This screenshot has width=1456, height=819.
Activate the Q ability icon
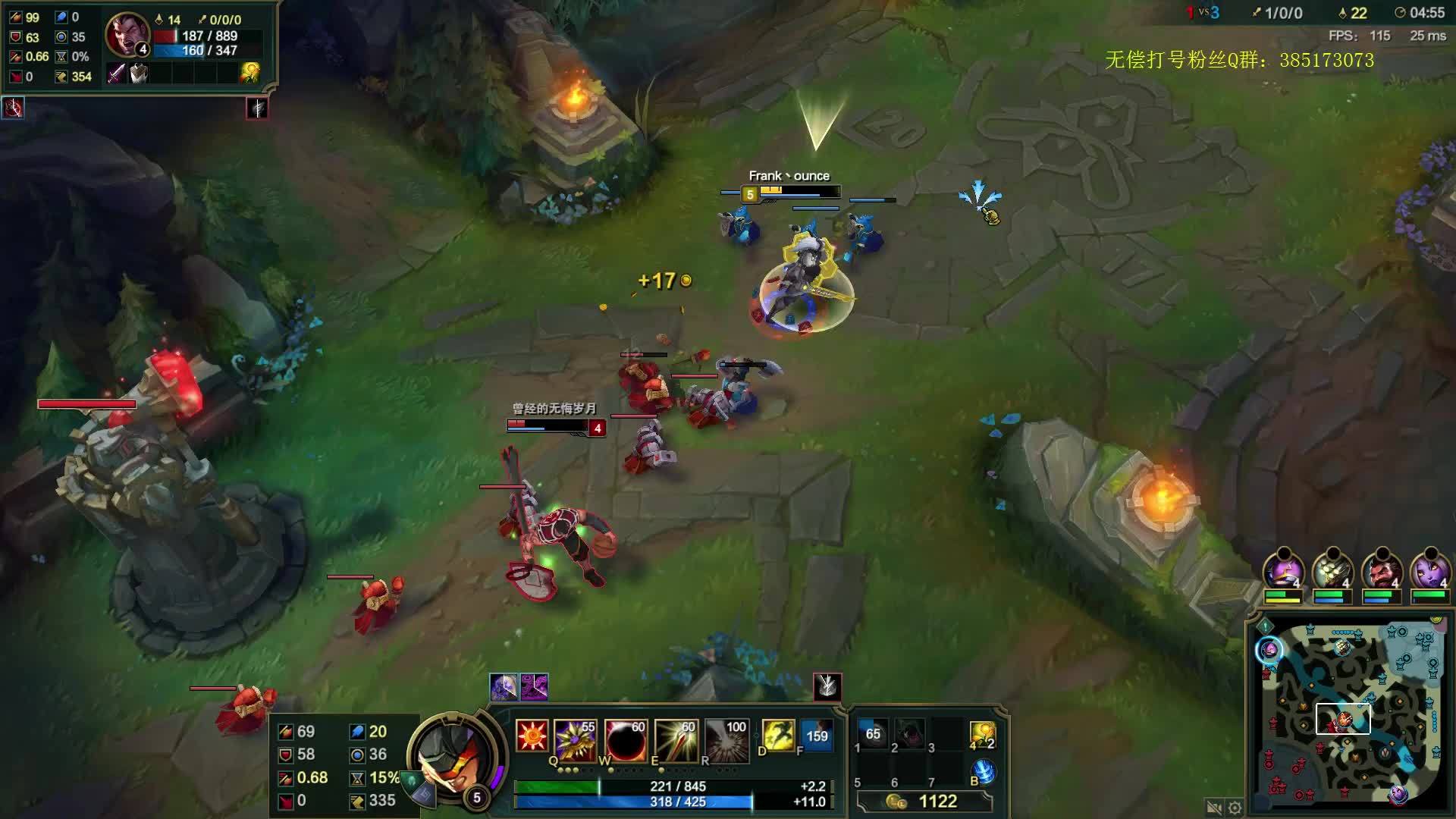[x=575, y=739]
